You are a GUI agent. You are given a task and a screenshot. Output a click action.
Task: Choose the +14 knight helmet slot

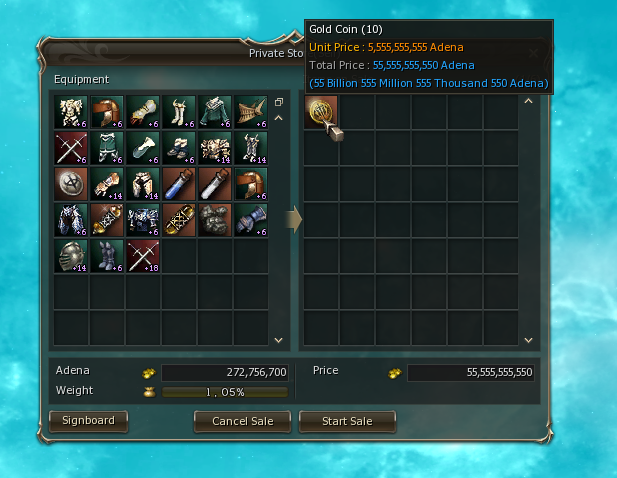tap(71, 256)
